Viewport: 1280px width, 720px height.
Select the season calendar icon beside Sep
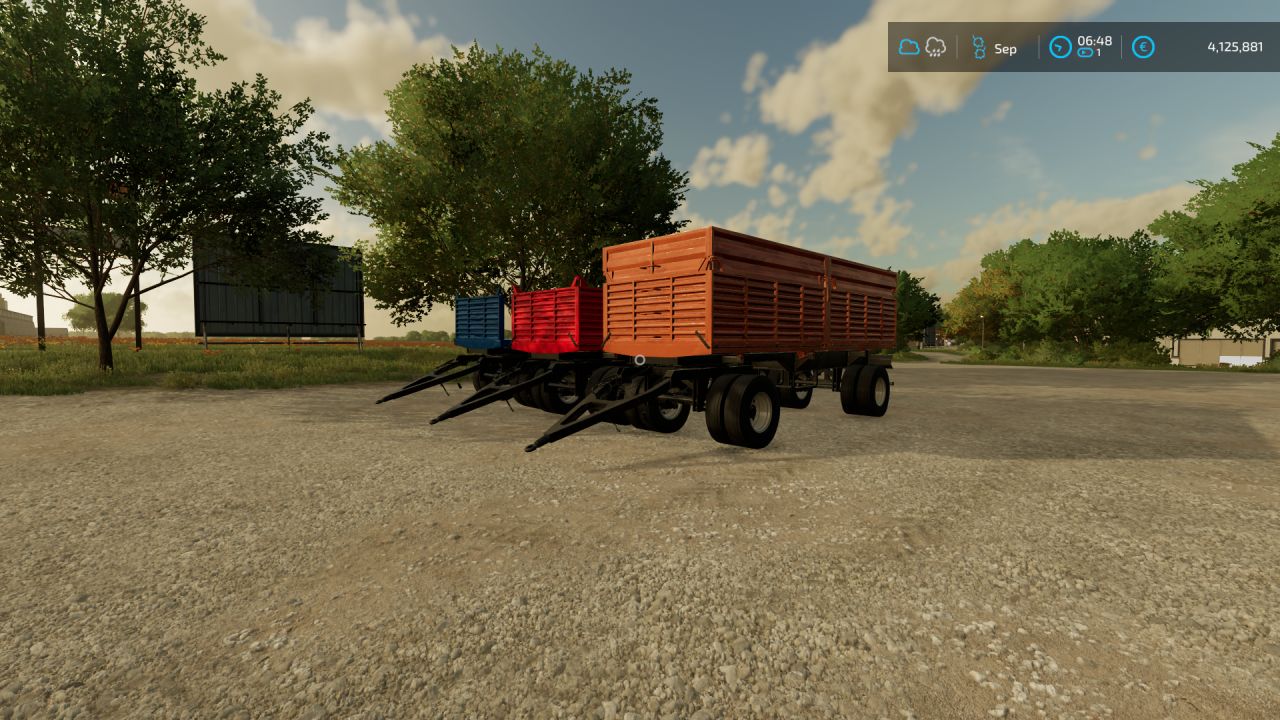pyautogui.click(x=979, y=47)
